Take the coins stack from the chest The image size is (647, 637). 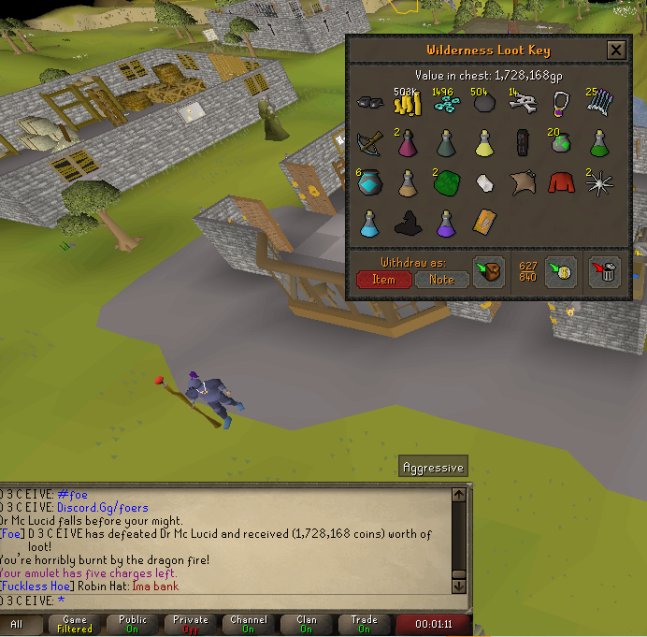click(406, 105)
